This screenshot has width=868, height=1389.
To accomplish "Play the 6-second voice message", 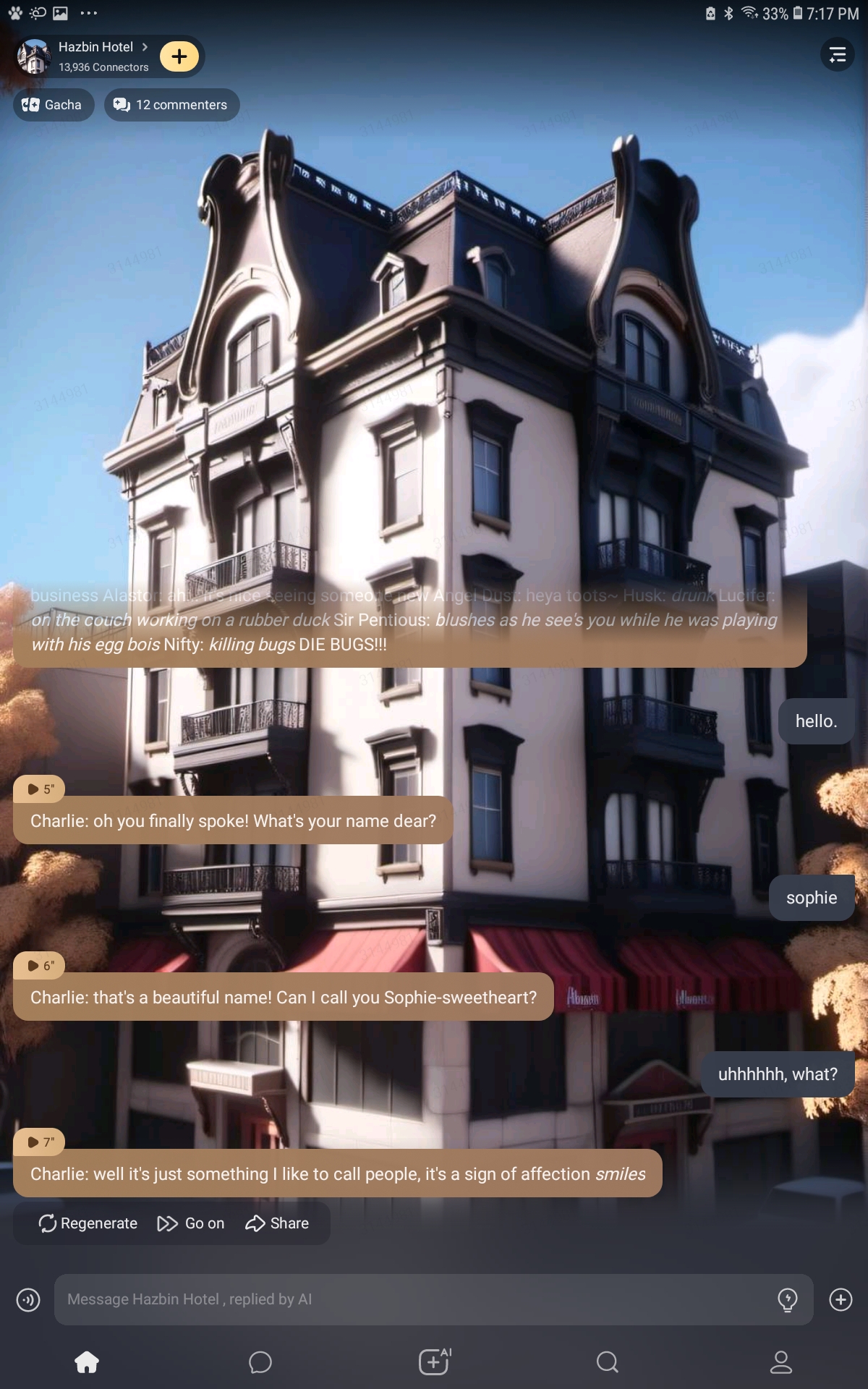I will pos(40,966).
